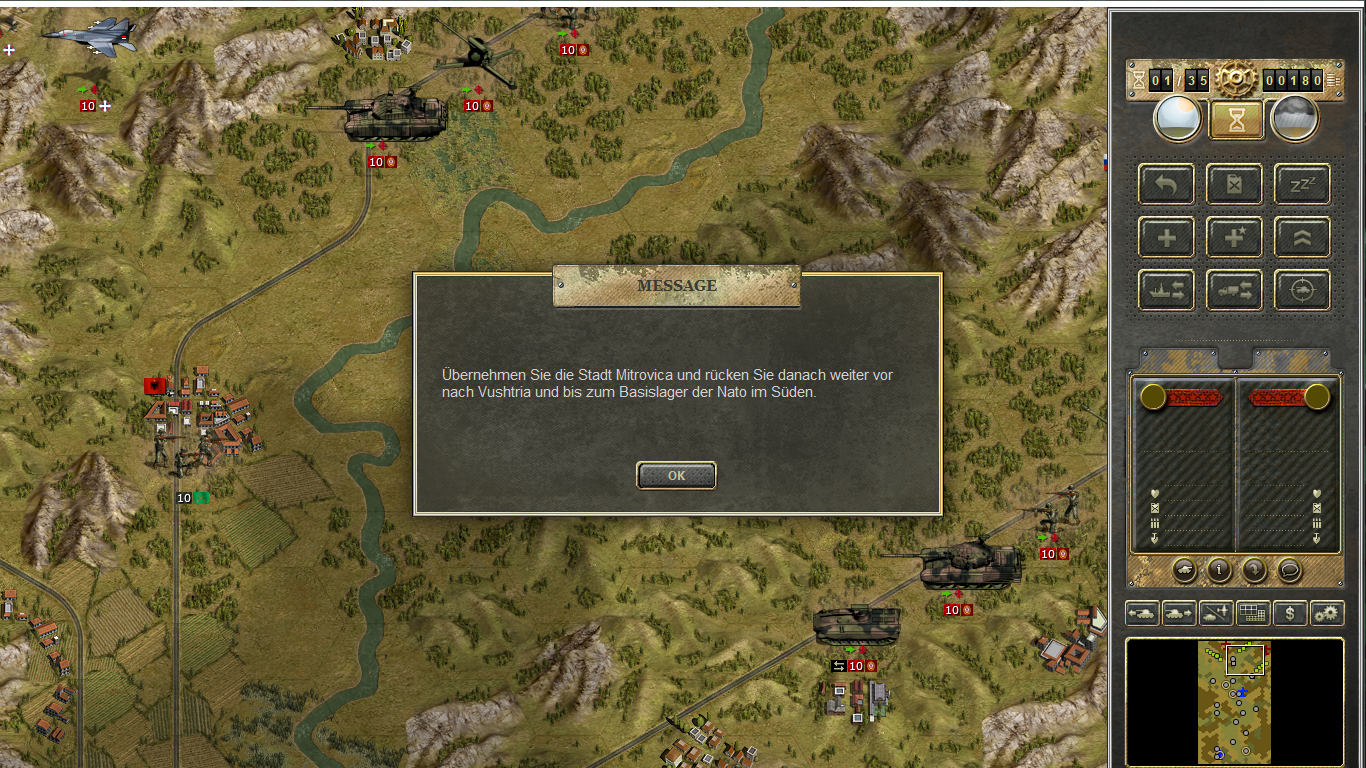1366x768 pixels.
Task: Select the tank crosshair target button
Action: (x=1302, y=291)
